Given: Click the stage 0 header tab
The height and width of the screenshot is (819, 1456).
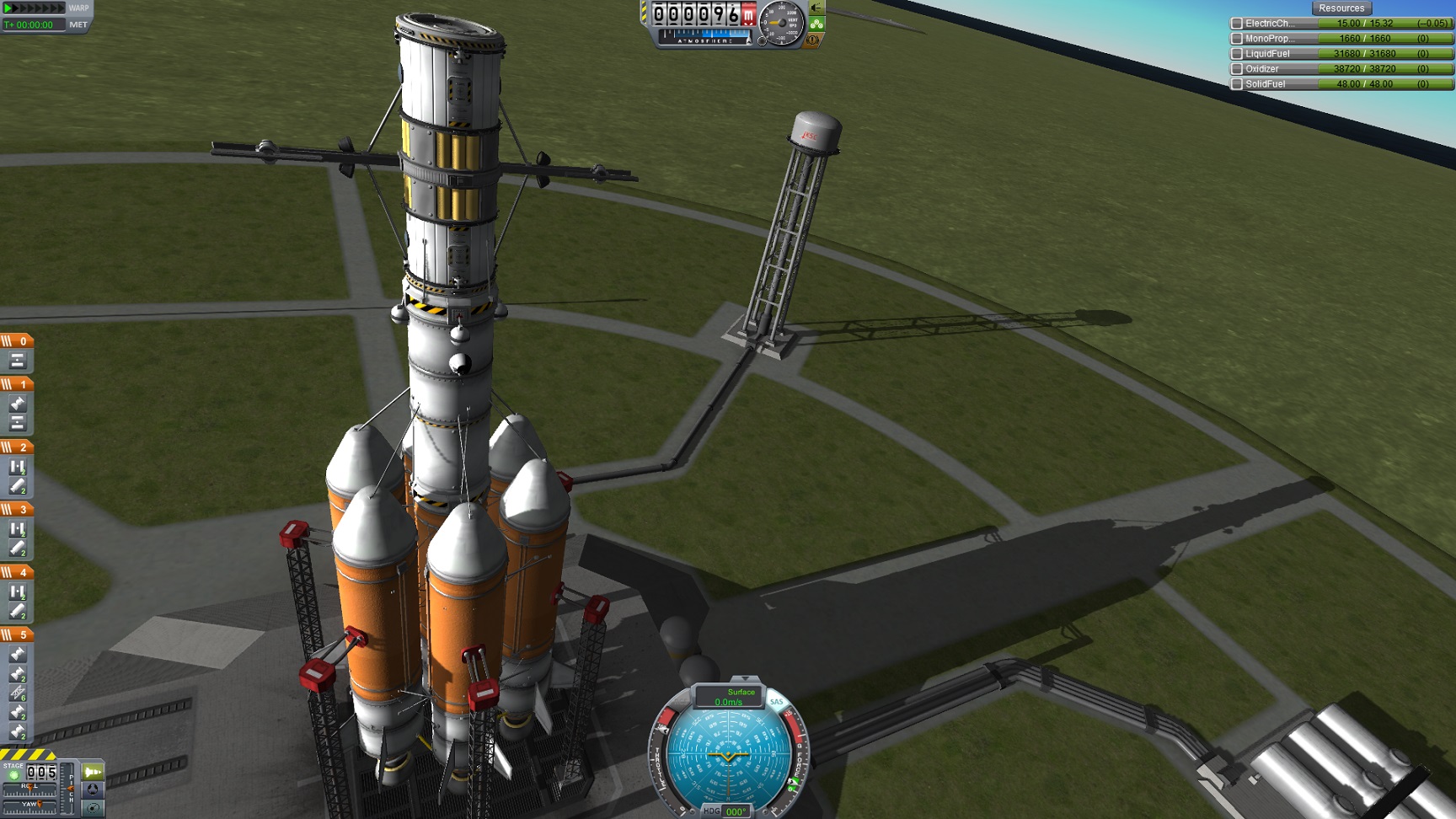Looking at the screenshot, I should 17,341.
